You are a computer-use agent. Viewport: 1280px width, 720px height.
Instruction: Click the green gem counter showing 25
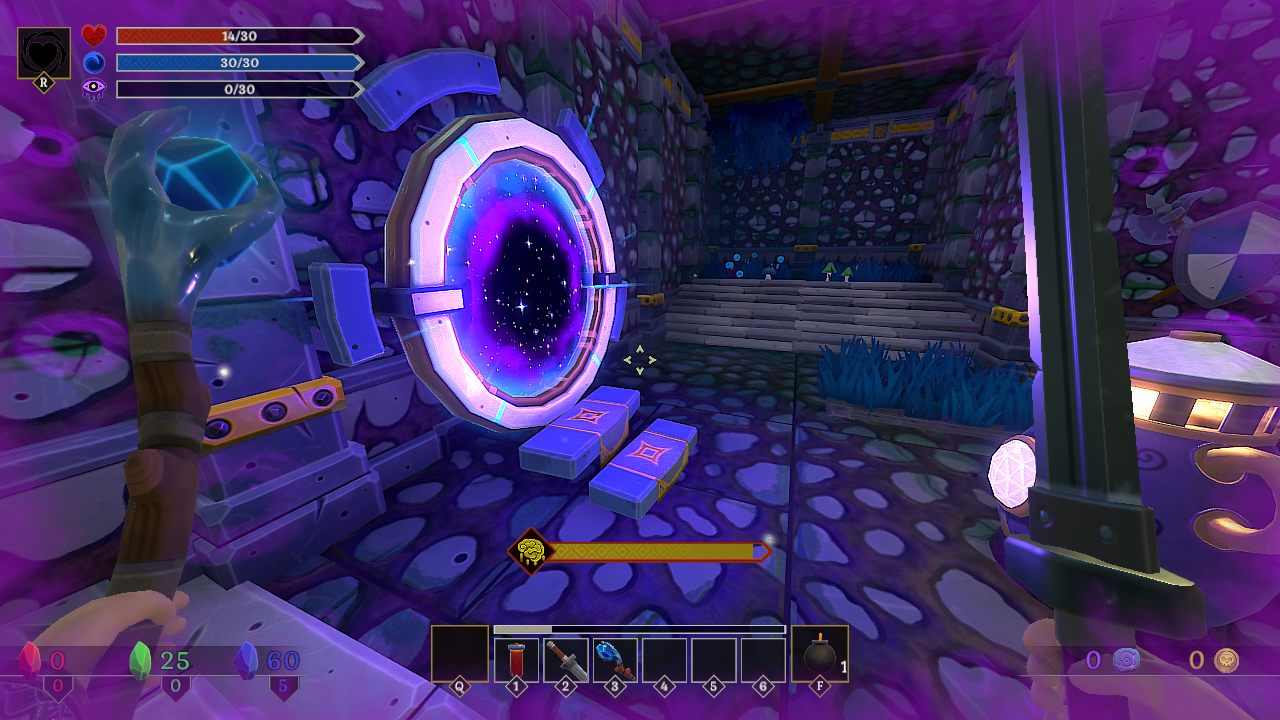(x=139, y=657)
